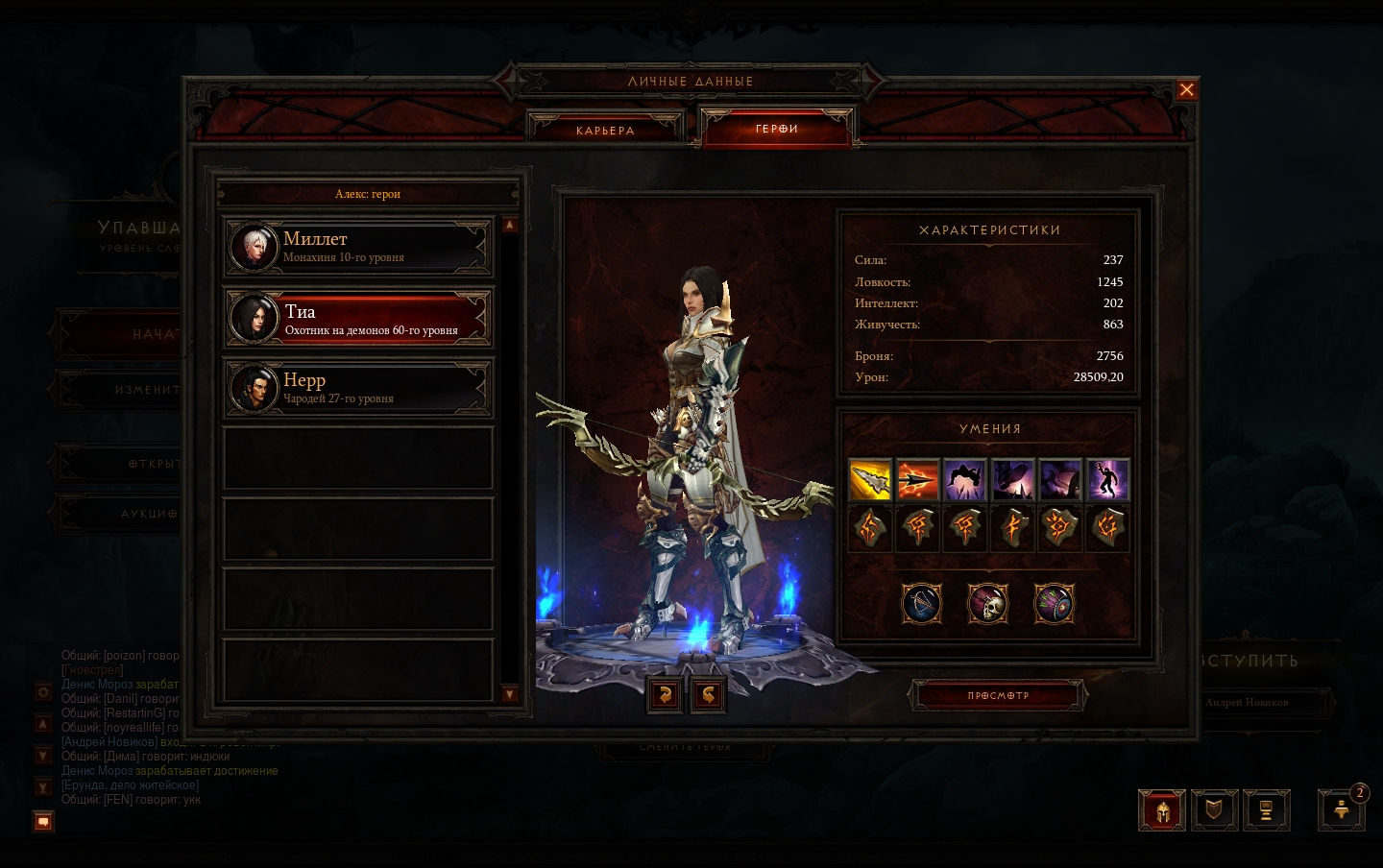
Task: Rotate the hero model left
Action: pos(665,694)
